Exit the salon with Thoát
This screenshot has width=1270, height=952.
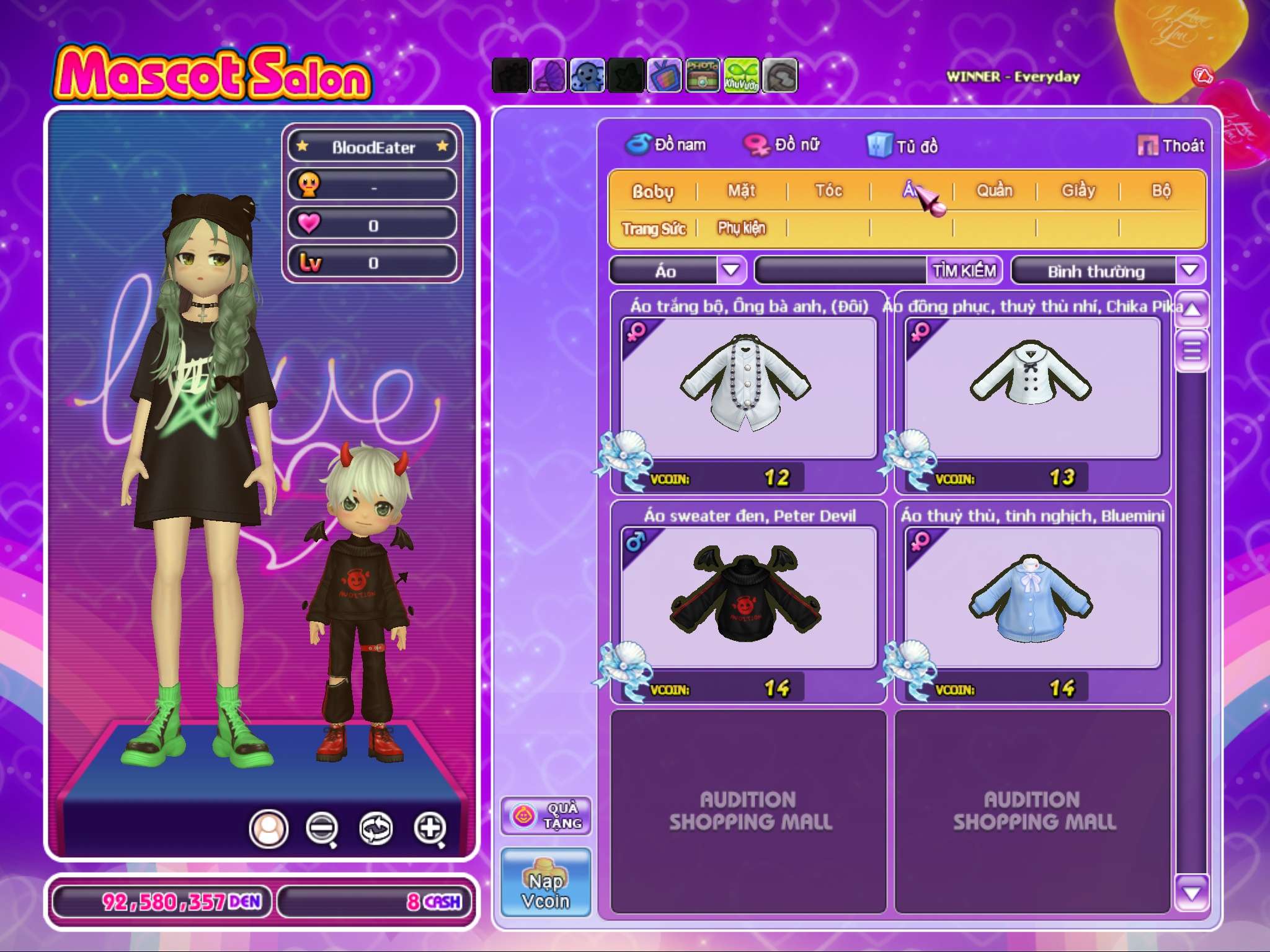[x=1171, y=146]
